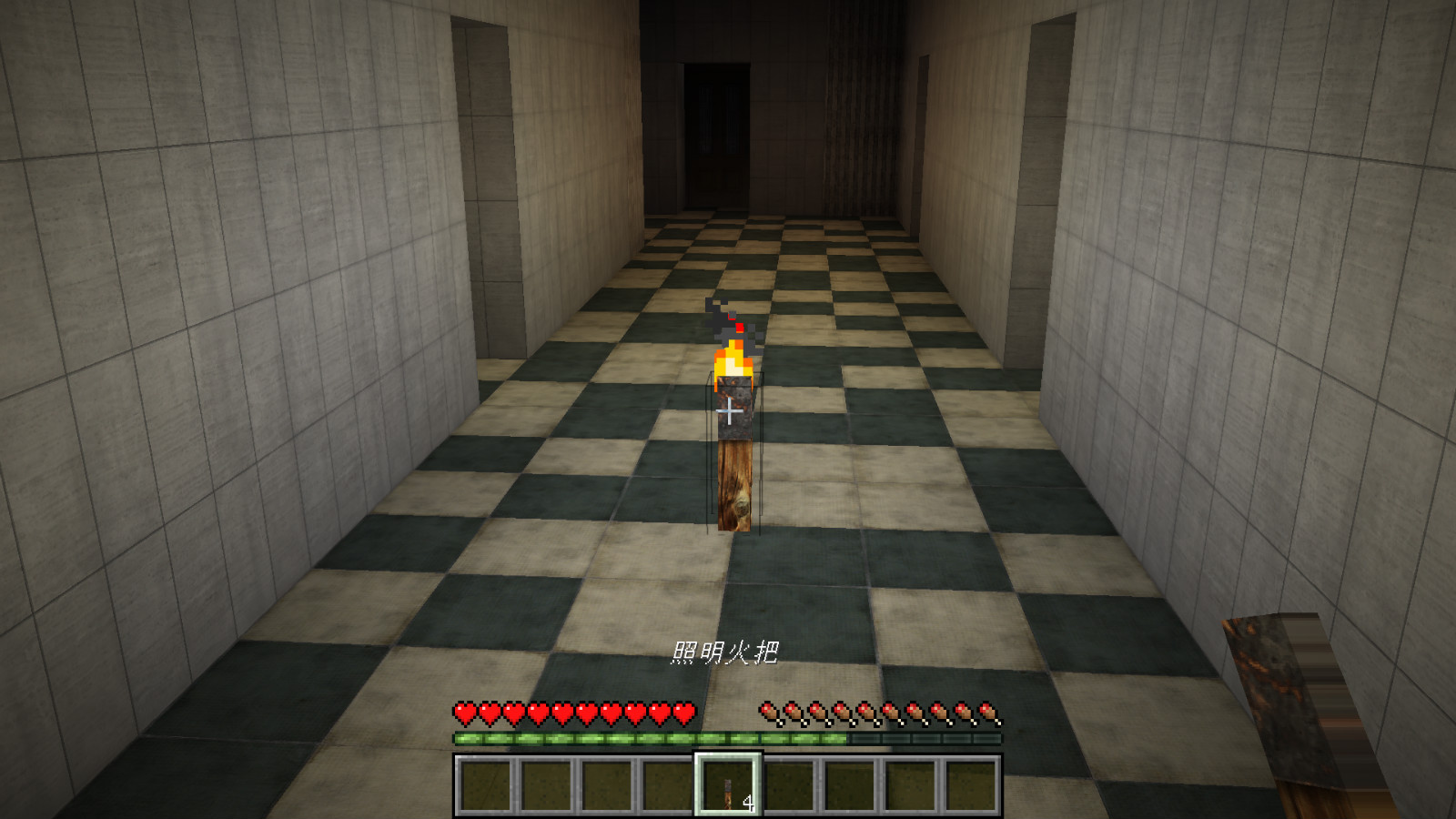Select the torch hotbar slot
Image resolution: width=1456 pixels, height=819 pixels.
pos(728,785)
